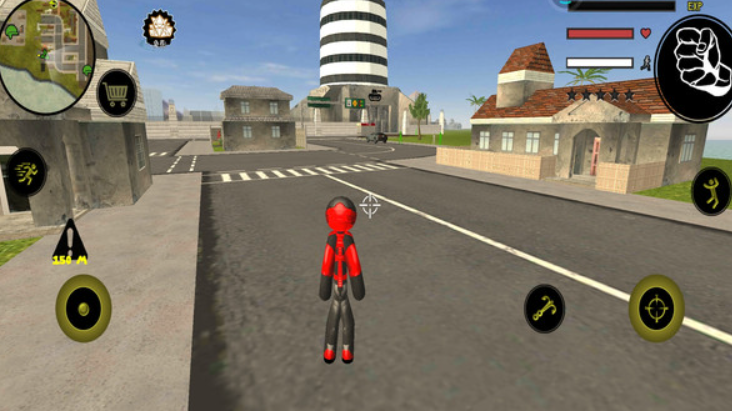
Task: Tap the circular minimap
Action: pyautogui.click(x=45, y=53)
